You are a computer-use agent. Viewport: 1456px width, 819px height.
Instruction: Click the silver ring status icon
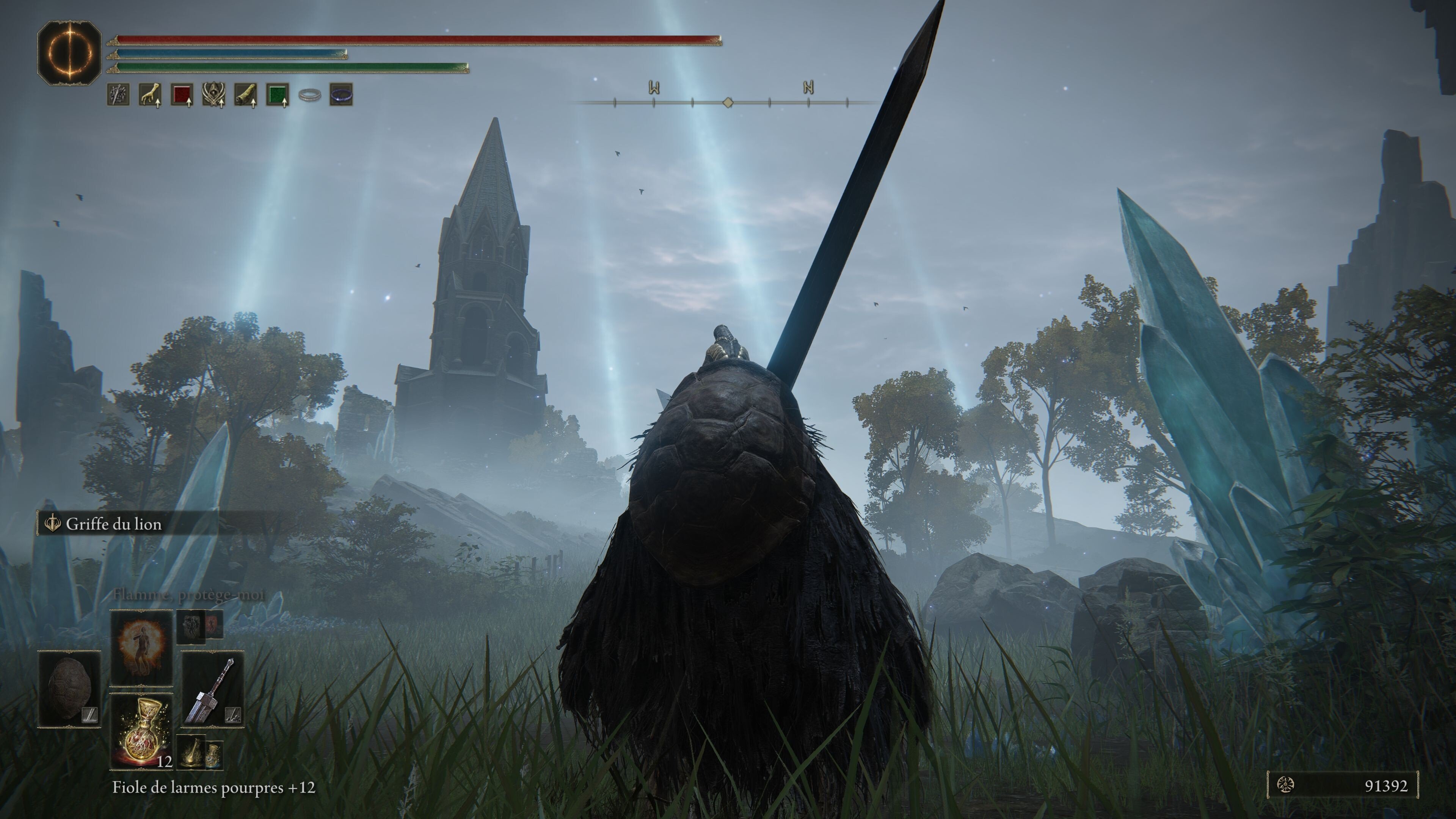pos(309,95)
